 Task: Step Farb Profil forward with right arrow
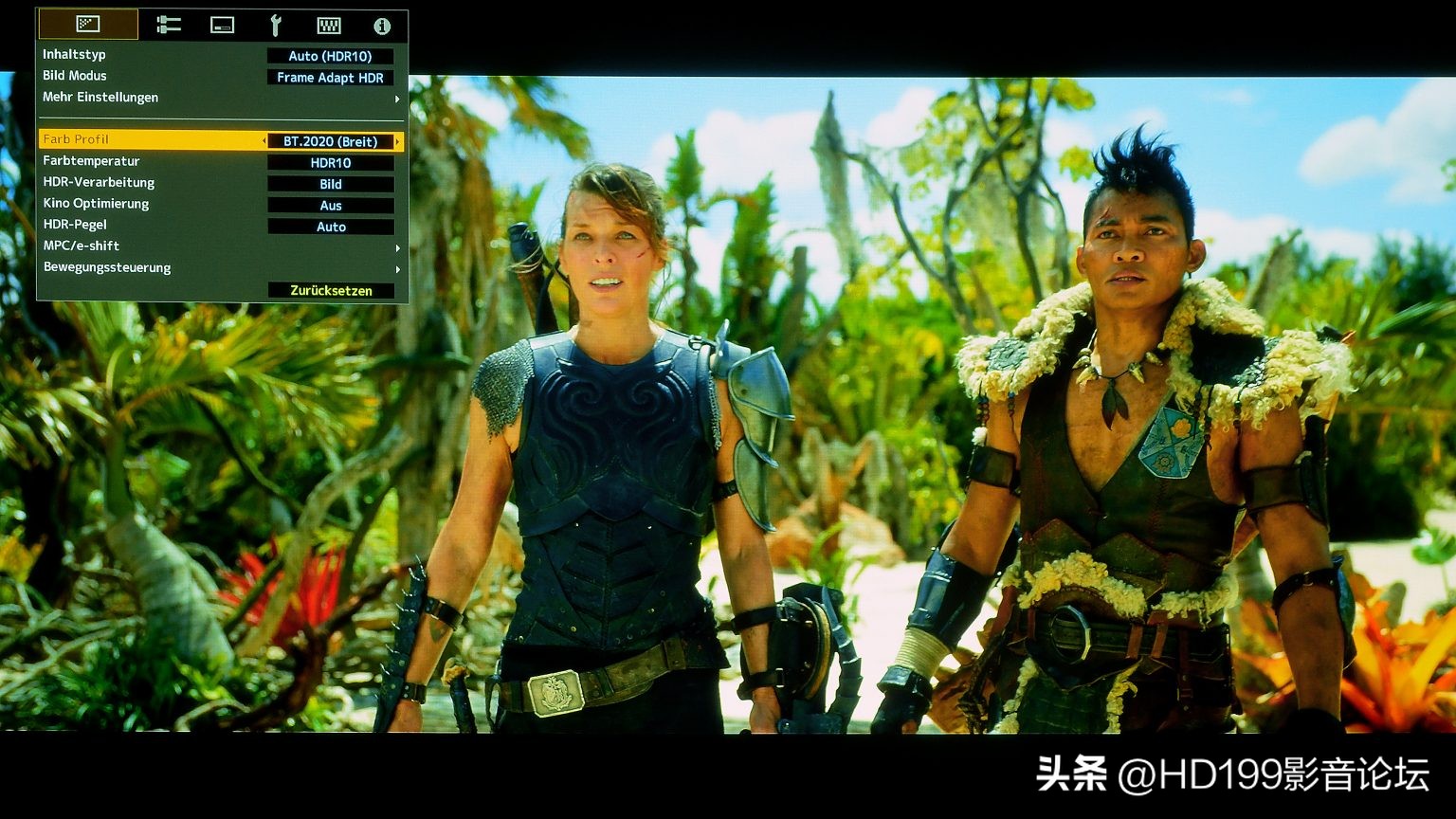(x=397, y=141)
